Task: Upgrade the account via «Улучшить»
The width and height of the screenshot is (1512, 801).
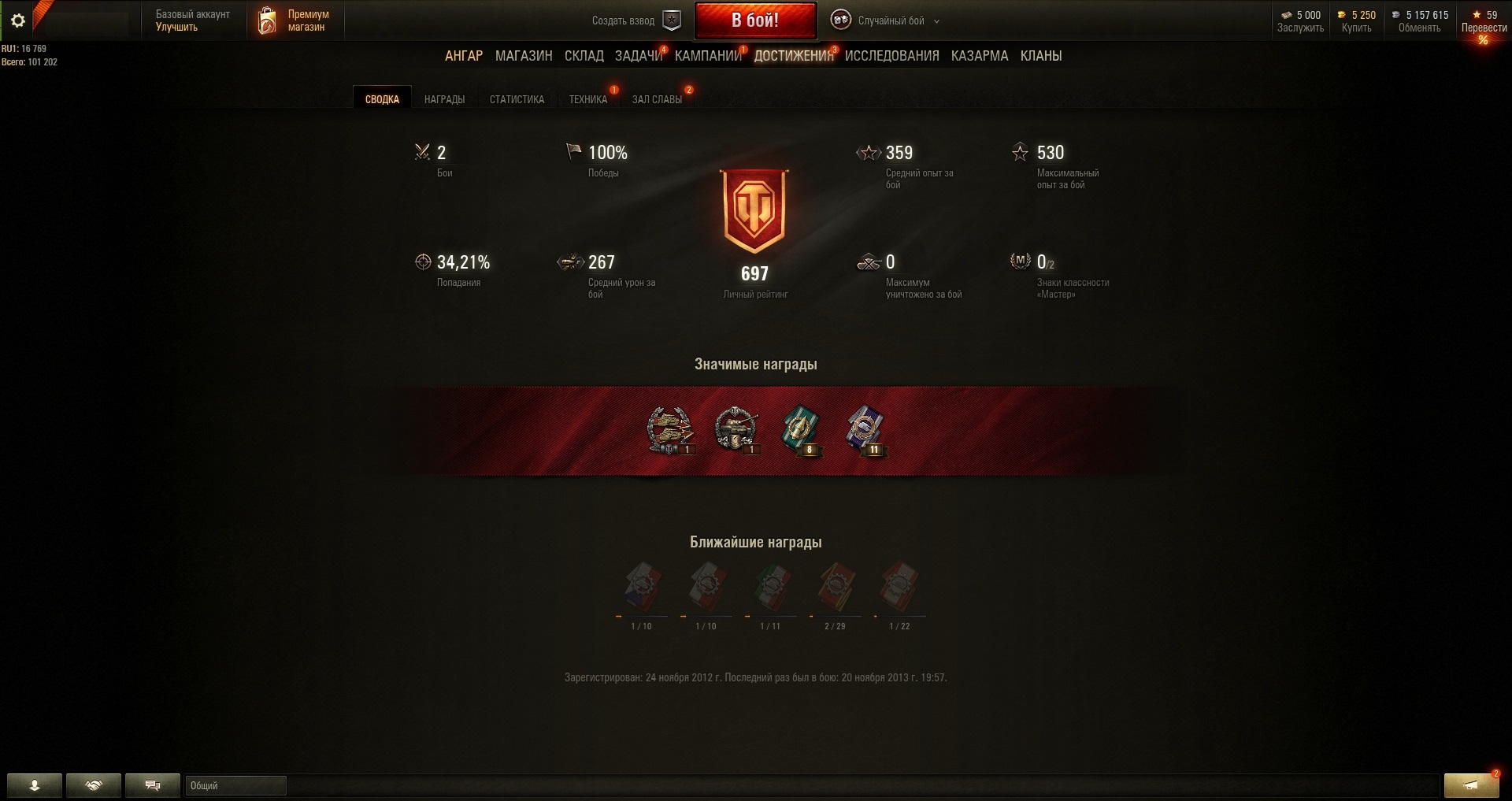Action: [176, 27]
